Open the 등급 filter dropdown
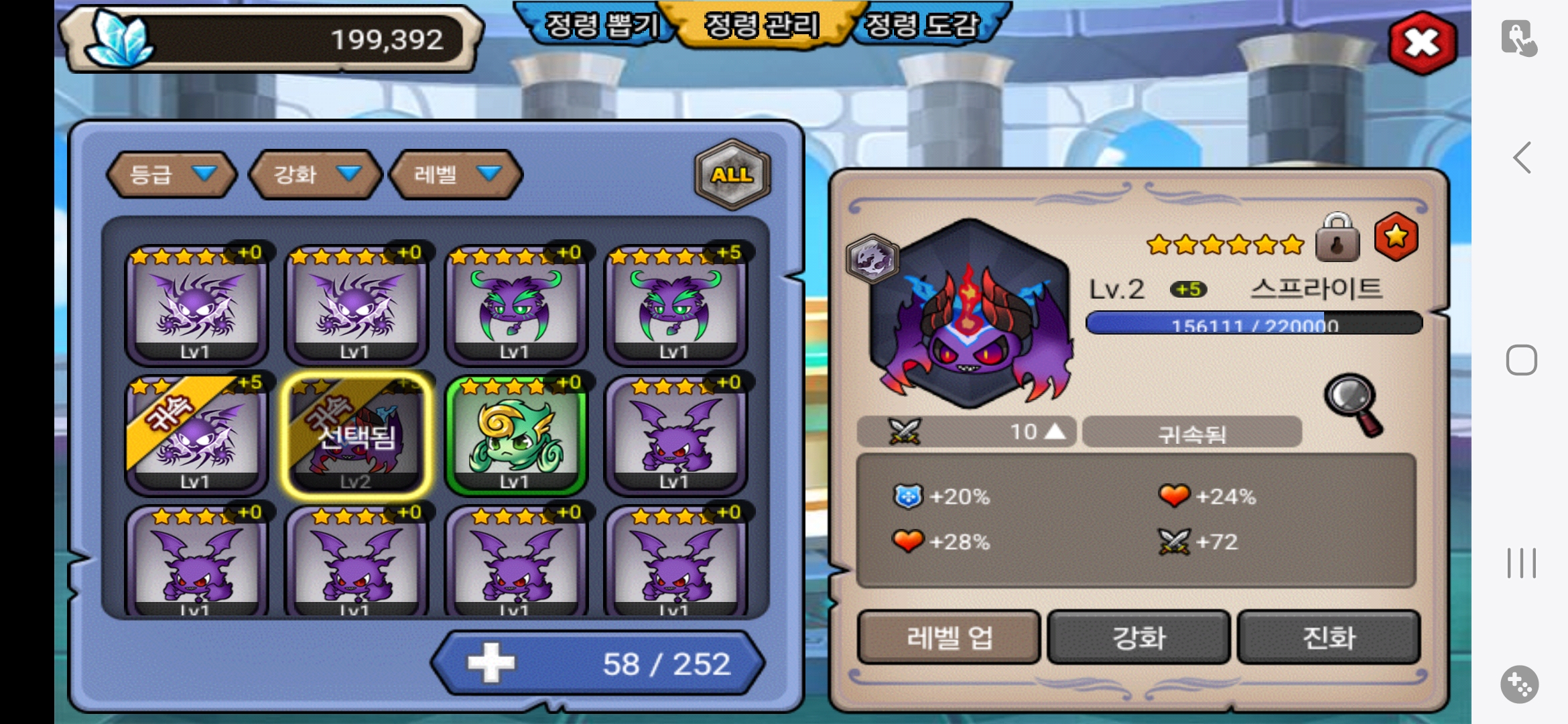This screenshot has height=724, width=1568. coord(172,174)
